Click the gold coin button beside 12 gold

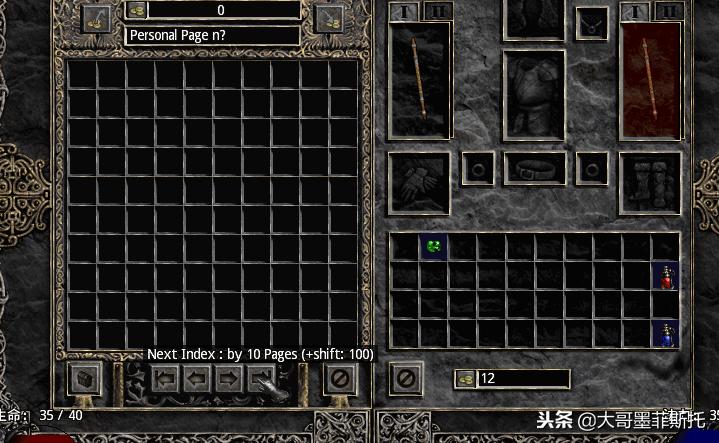click(465, 378)
